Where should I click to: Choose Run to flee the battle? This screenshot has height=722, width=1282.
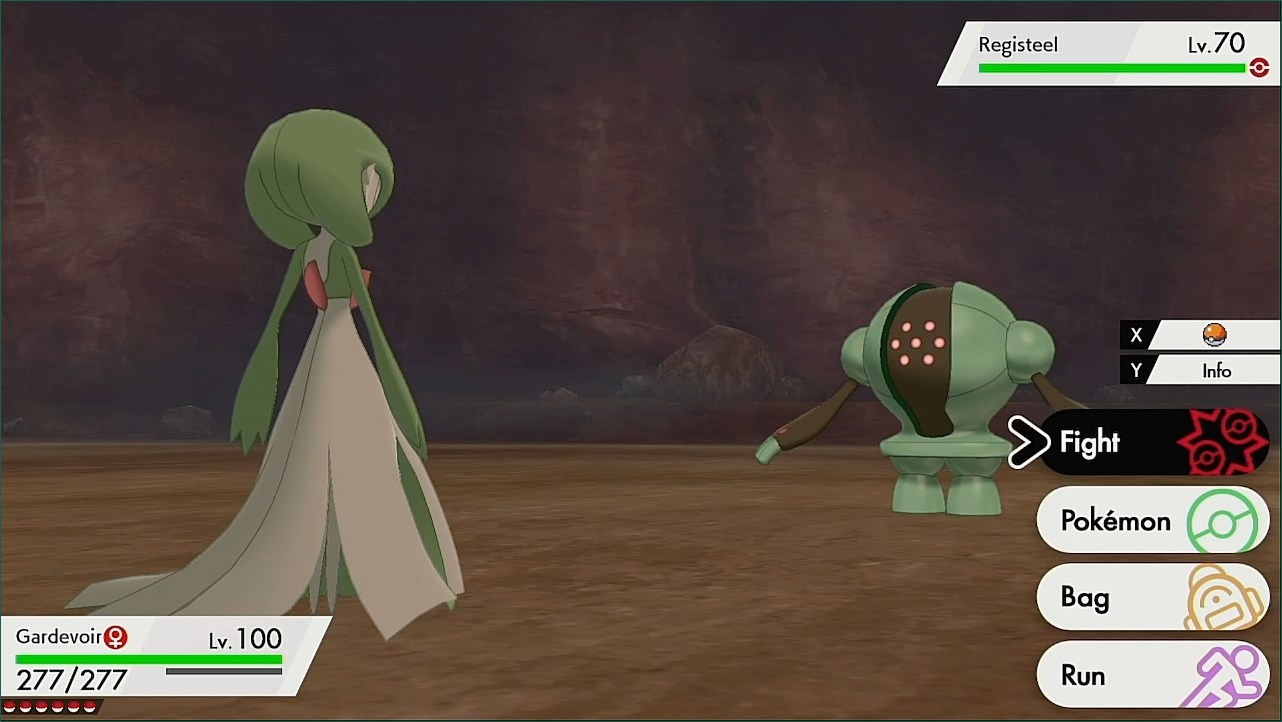(x=1152, y=675)
